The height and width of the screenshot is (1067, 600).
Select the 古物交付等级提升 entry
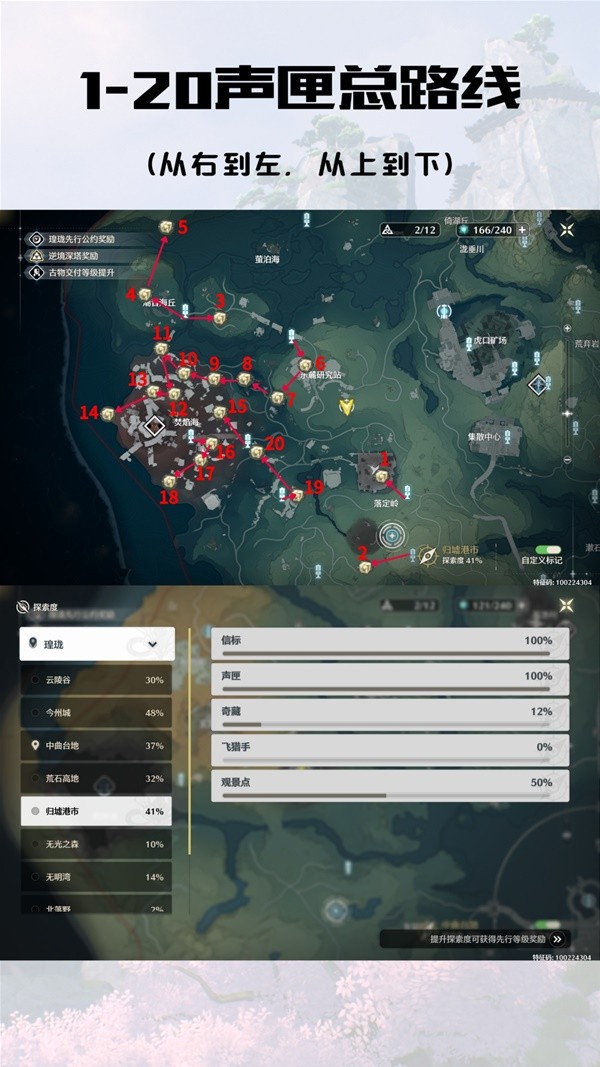[75, 272]
